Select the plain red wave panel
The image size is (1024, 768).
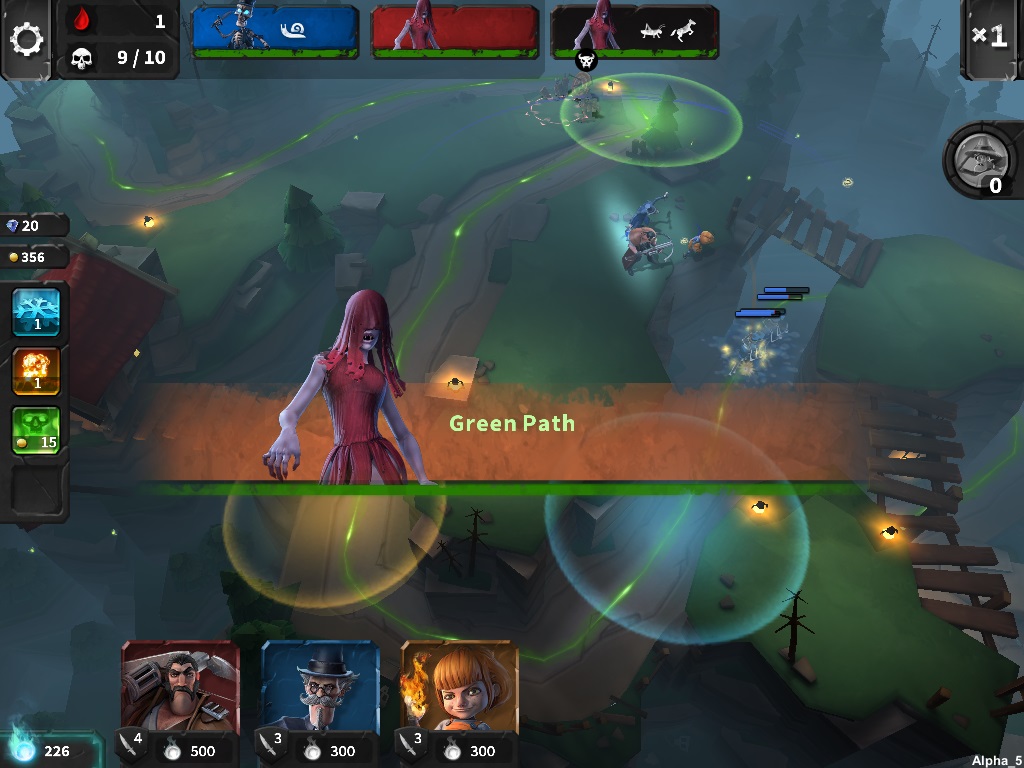point(455,30)
